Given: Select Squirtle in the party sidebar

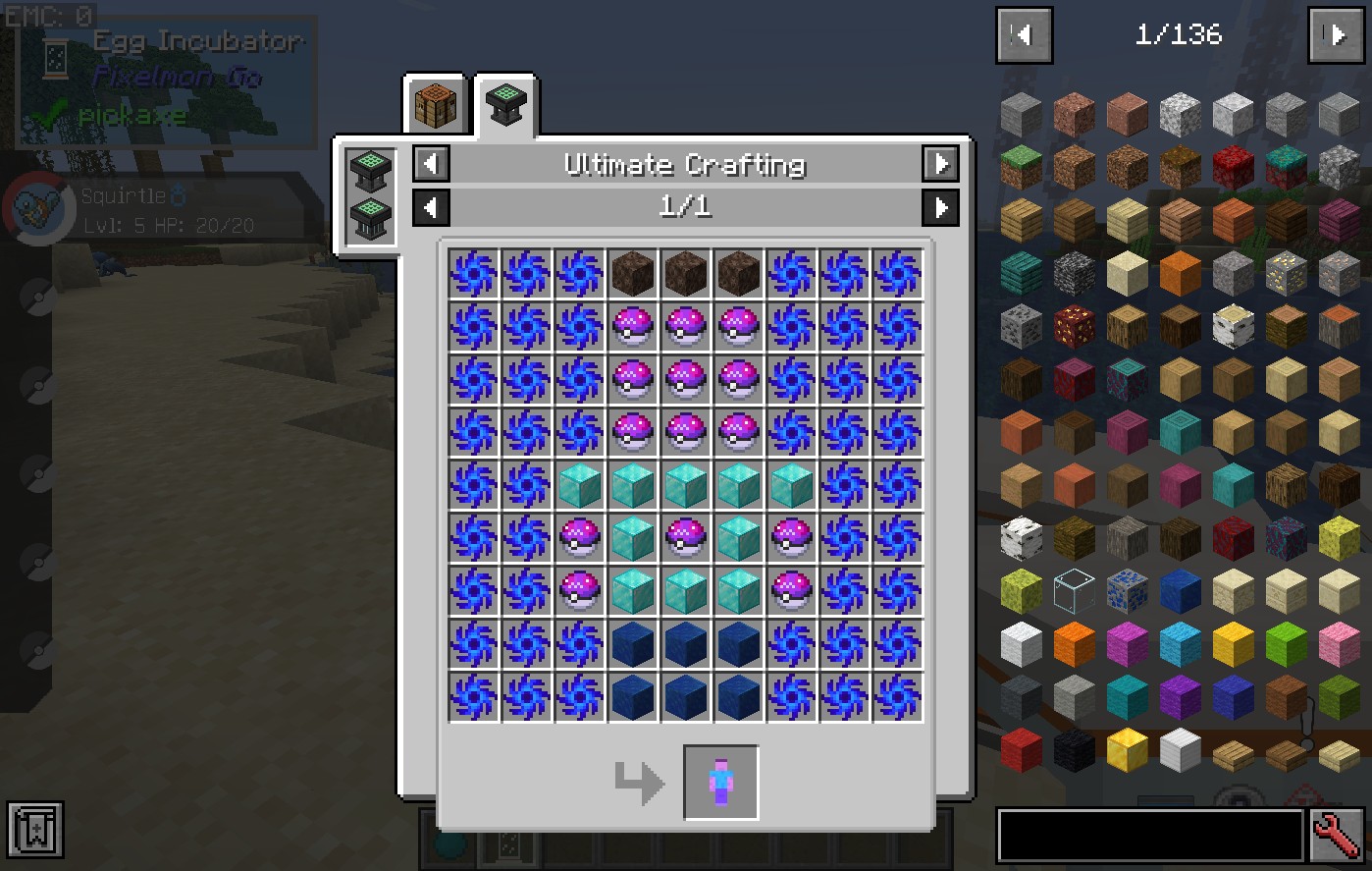Looking at the screenshot, I should [39, 208].
